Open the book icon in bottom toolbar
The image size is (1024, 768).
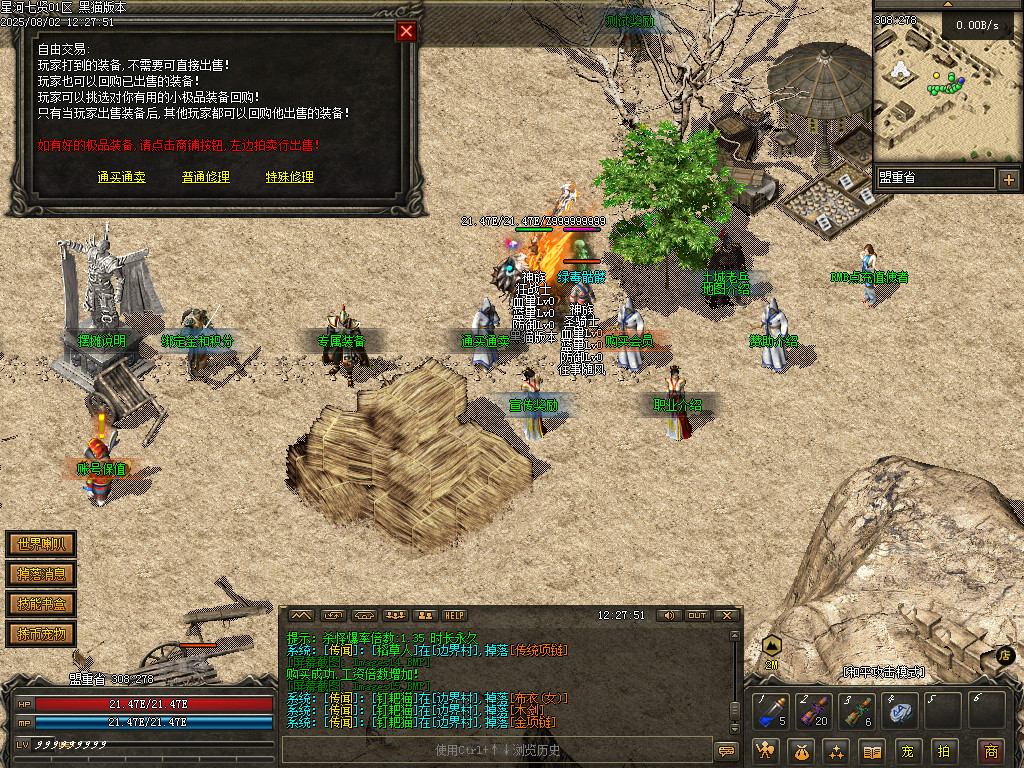(x=873, y=751)
